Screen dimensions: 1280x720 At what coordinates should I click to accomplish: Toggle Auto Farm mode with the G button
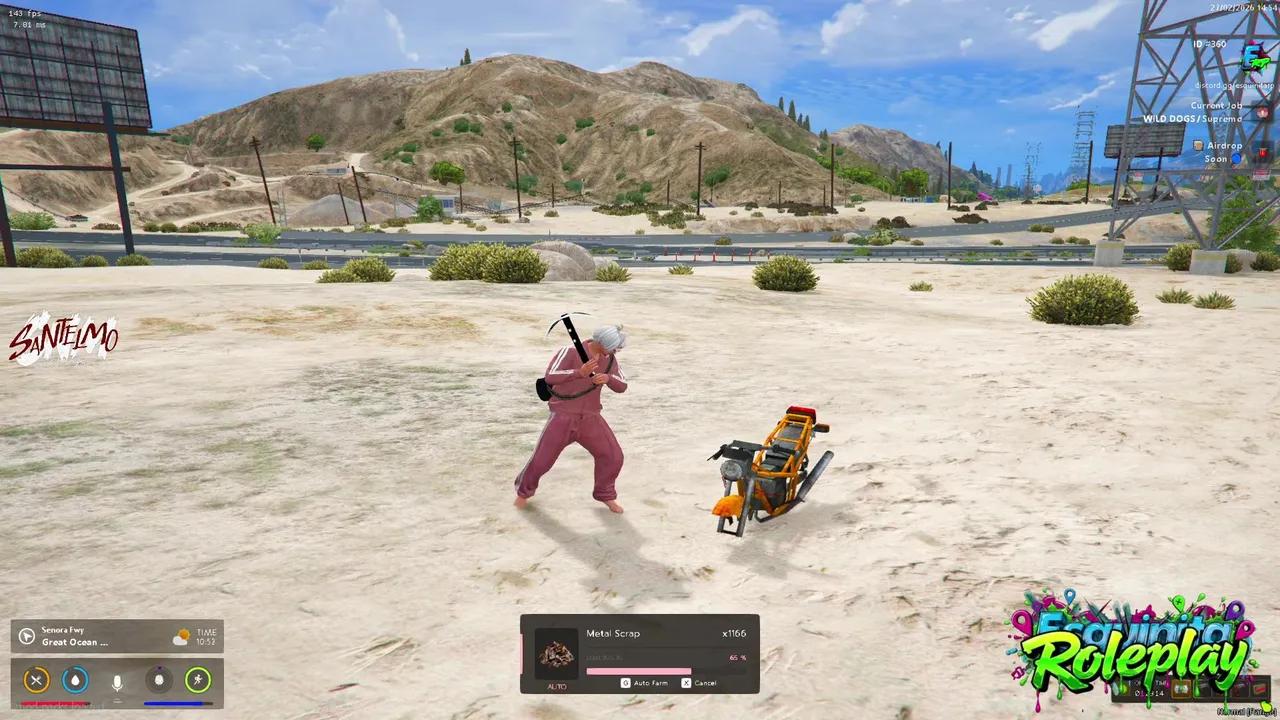point(626,683)
